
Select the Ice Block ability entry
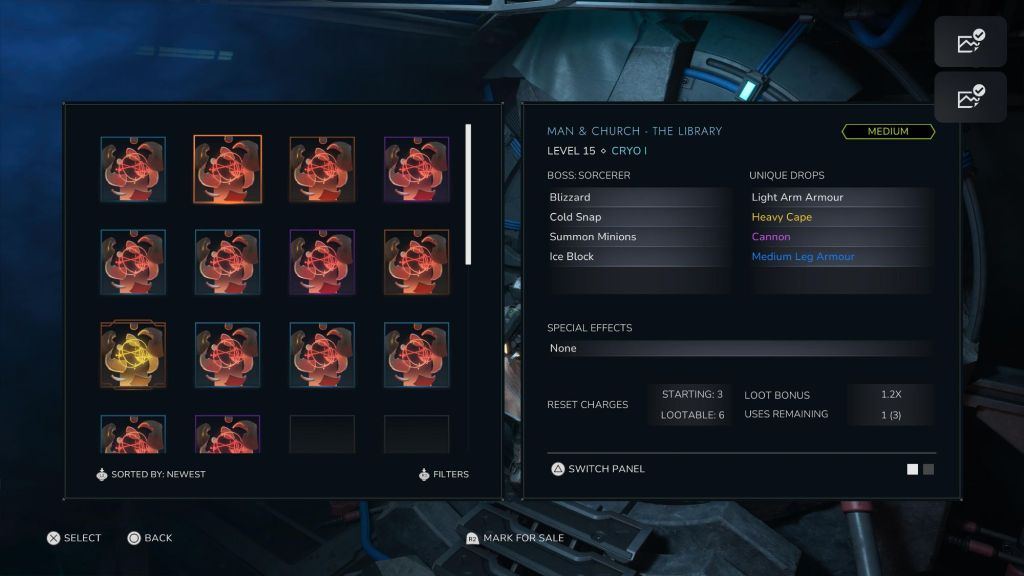tap(638, 257)
